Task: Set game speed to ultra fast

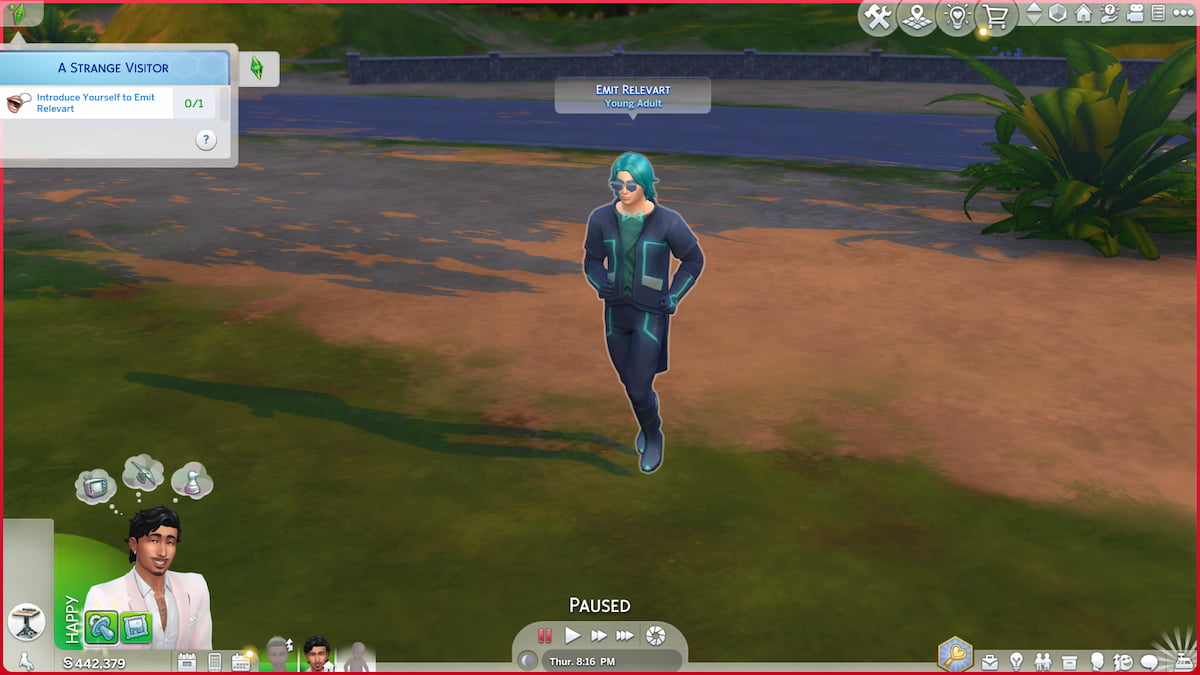Action: tap(625, 635)
